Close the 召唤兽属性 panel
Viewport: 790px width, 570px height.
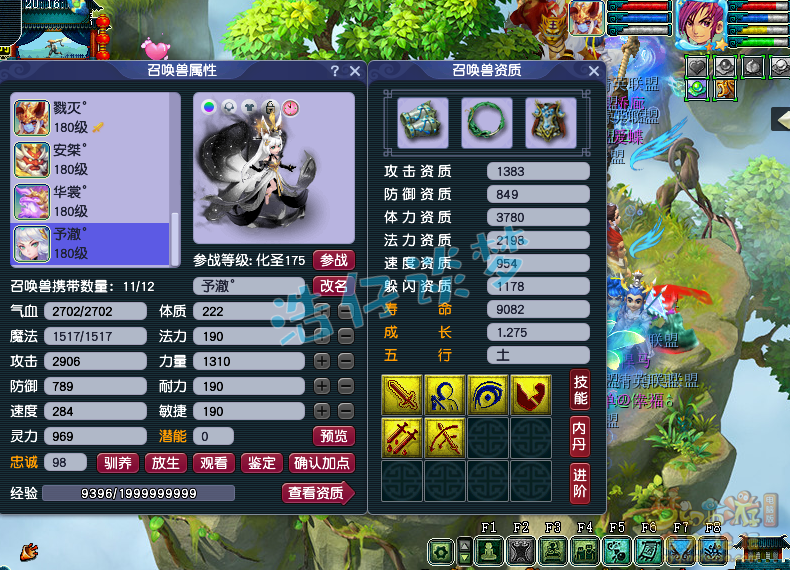click(x=354, y=71)
